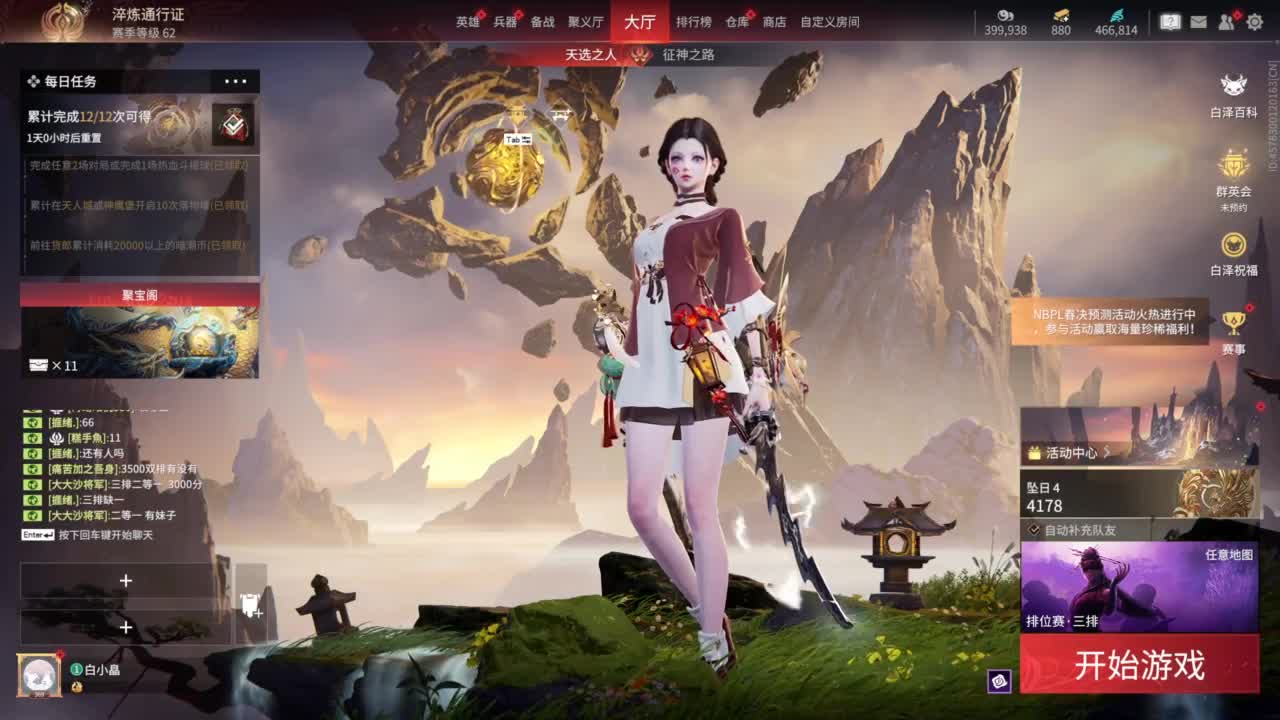Open the 商店 shop menu item
This screenshot has width=1280, height=720.
[x=775, y=21]
